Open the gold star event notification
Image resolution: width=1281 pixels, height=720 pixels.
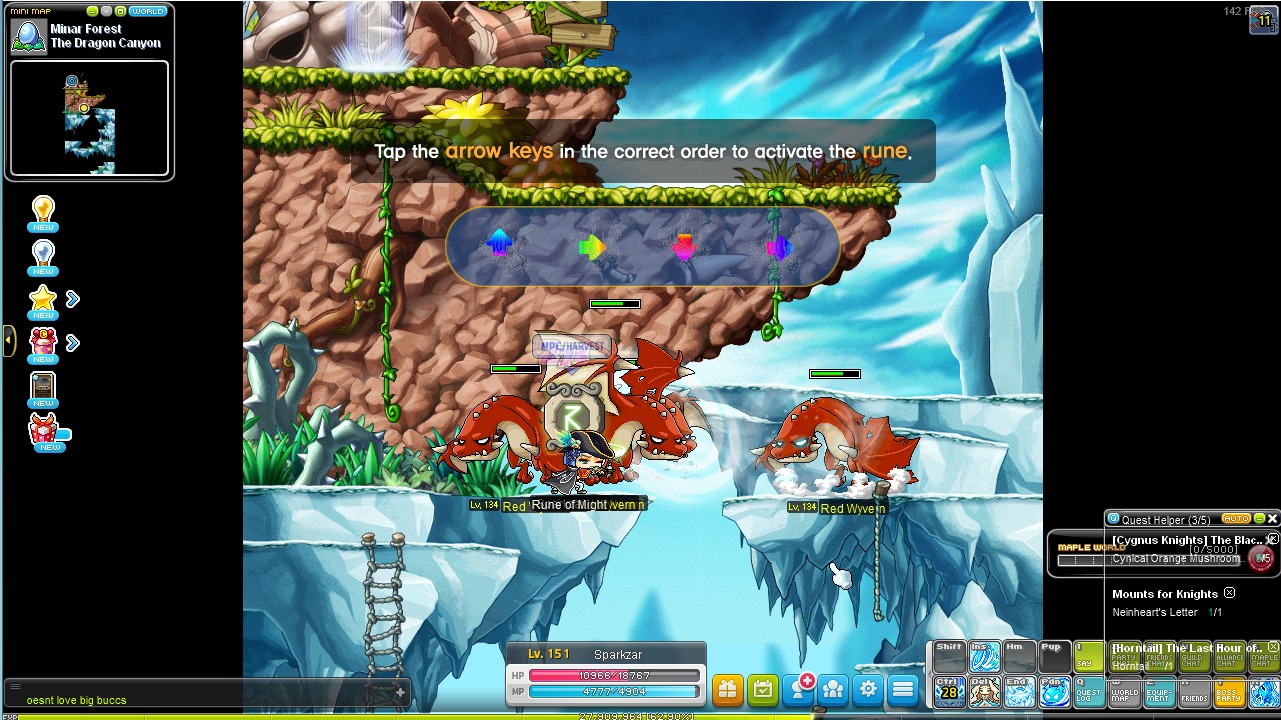(x=43, y=300)
